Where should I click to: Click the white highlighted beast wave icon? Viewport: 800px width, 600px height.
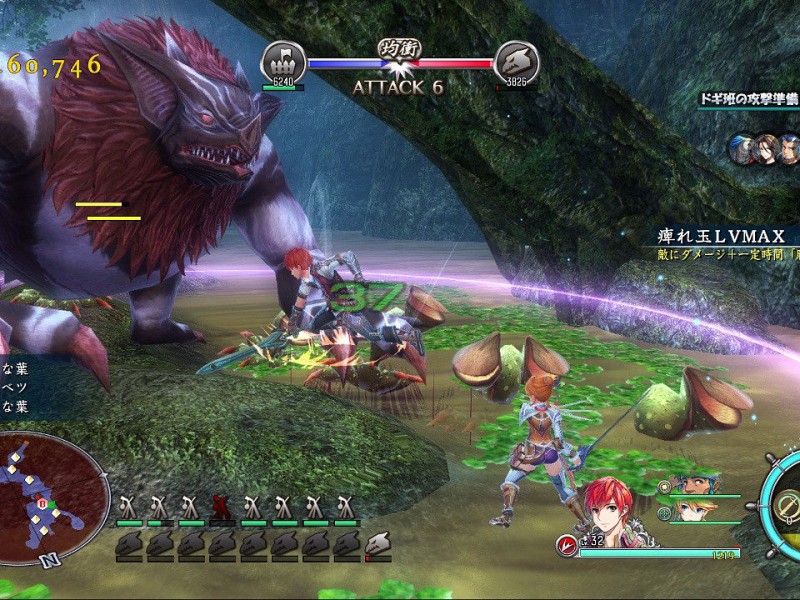point(378,545)
